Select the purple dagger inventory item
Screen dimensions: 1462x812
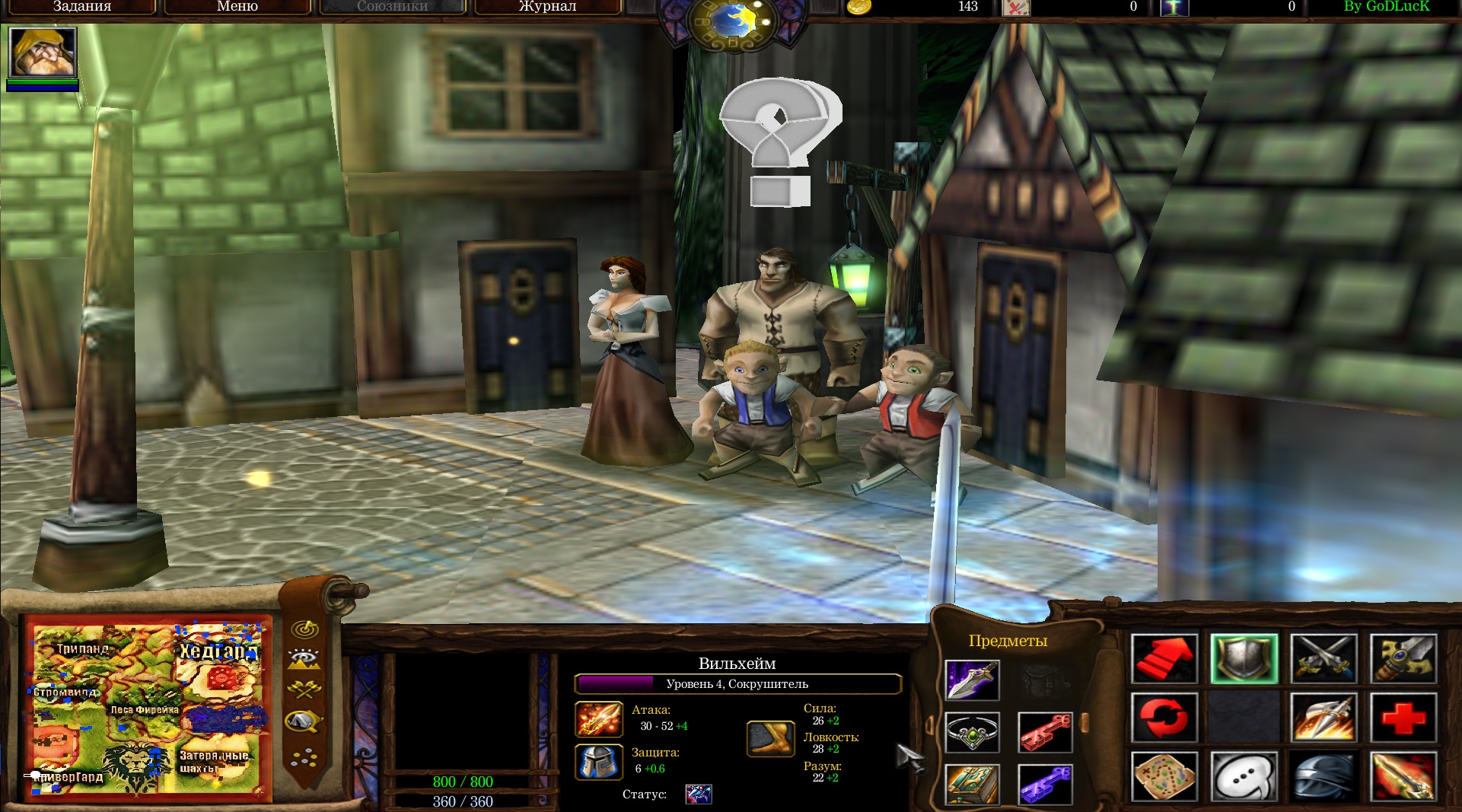972,680
